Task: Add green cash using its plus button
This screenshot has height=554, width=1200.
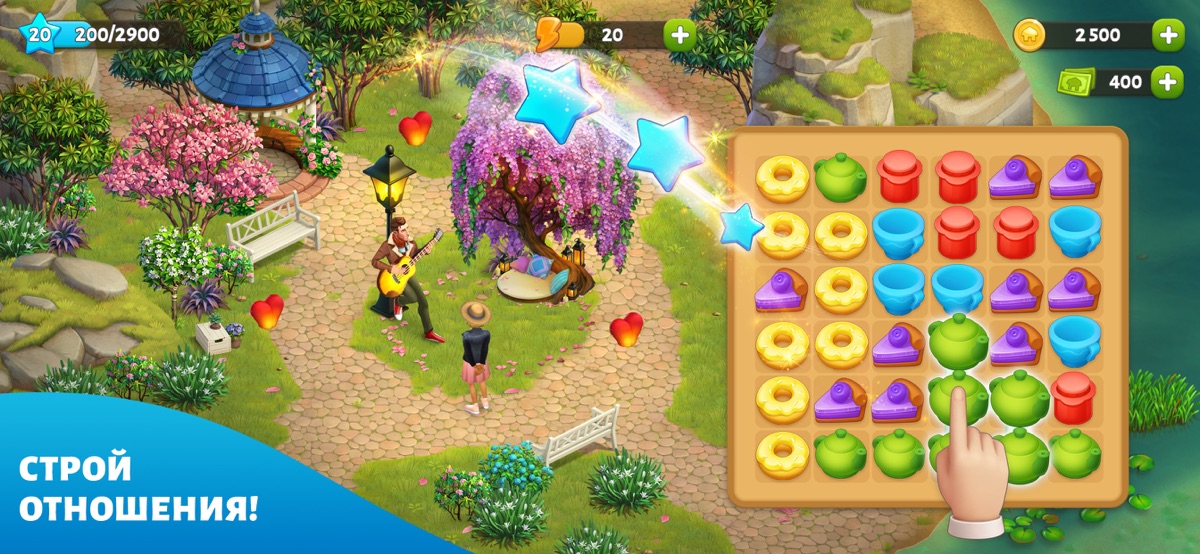Action: point(1167,82)
